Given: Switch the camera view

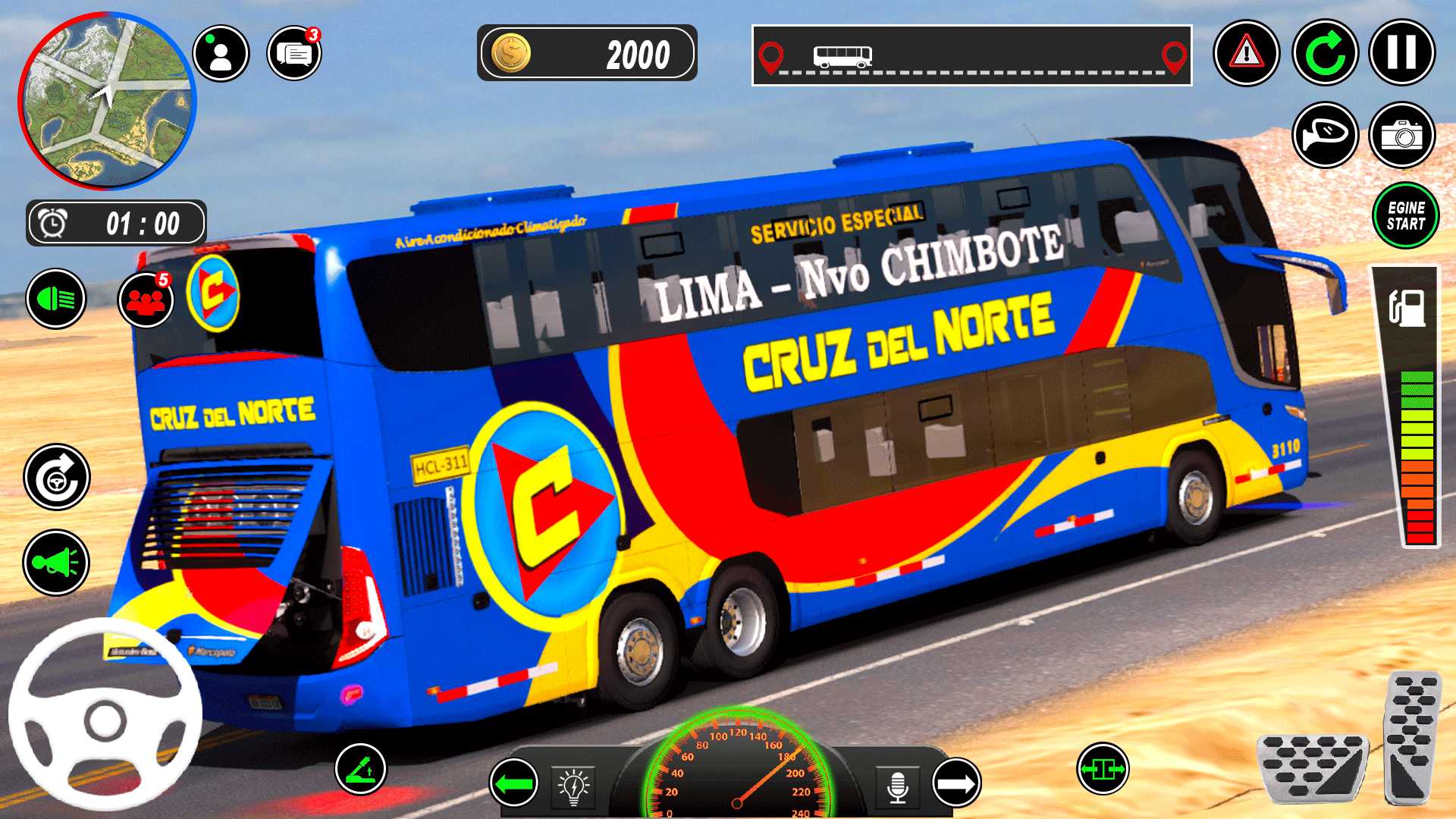Looking at the screenshot, I should pyautogui.click(x=1401, y=135).
